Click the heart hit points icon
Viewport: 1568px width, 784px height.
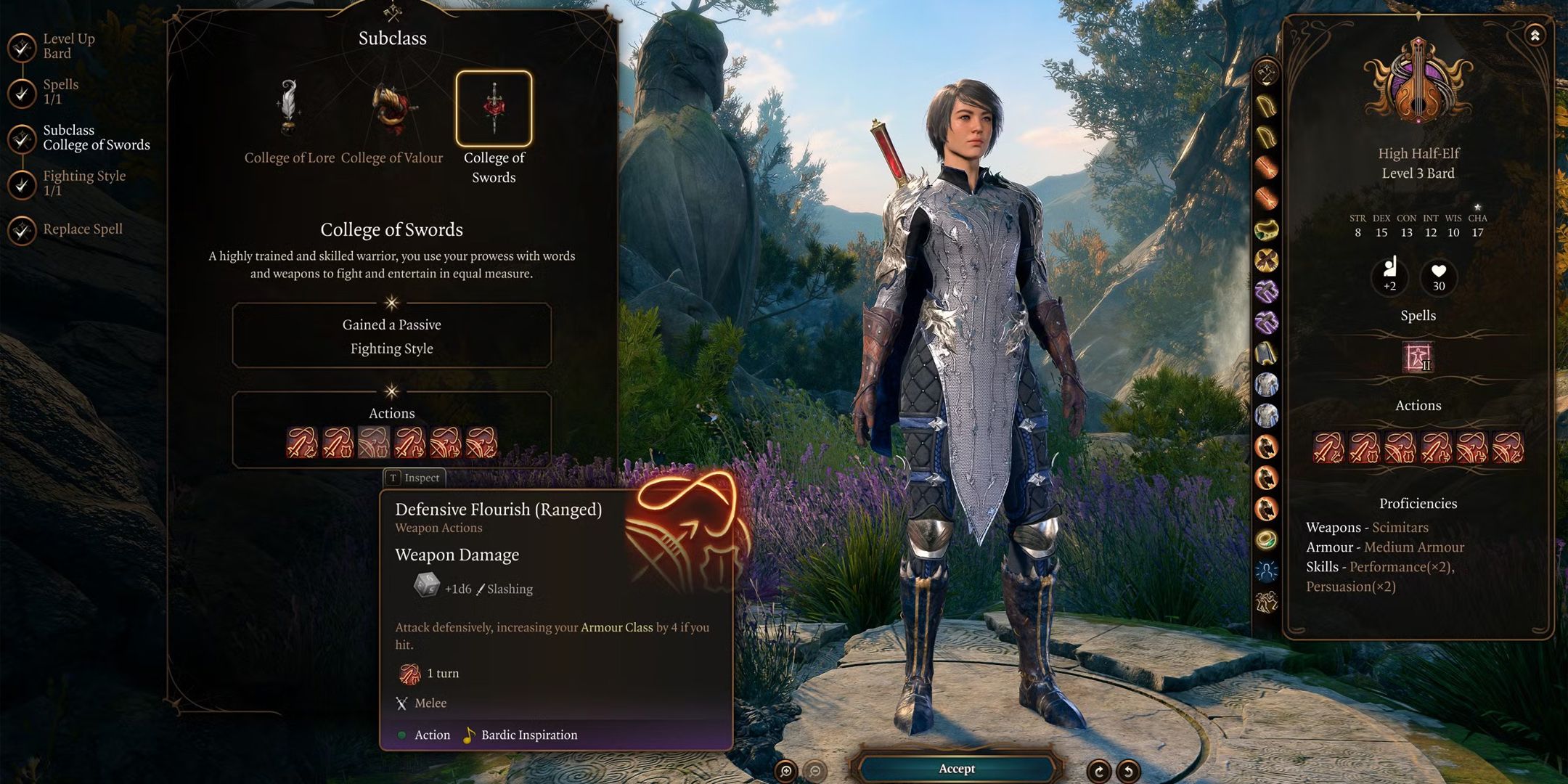pyautogui.click(x=1438, y=275)
